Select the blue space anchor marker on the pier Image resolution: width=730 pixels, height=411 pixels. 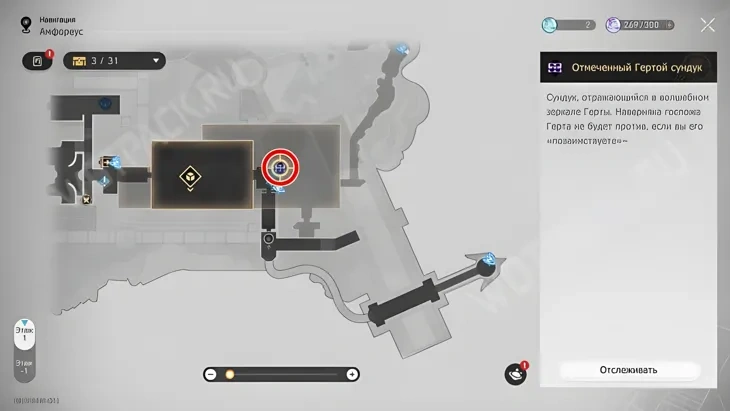[488, 261]
